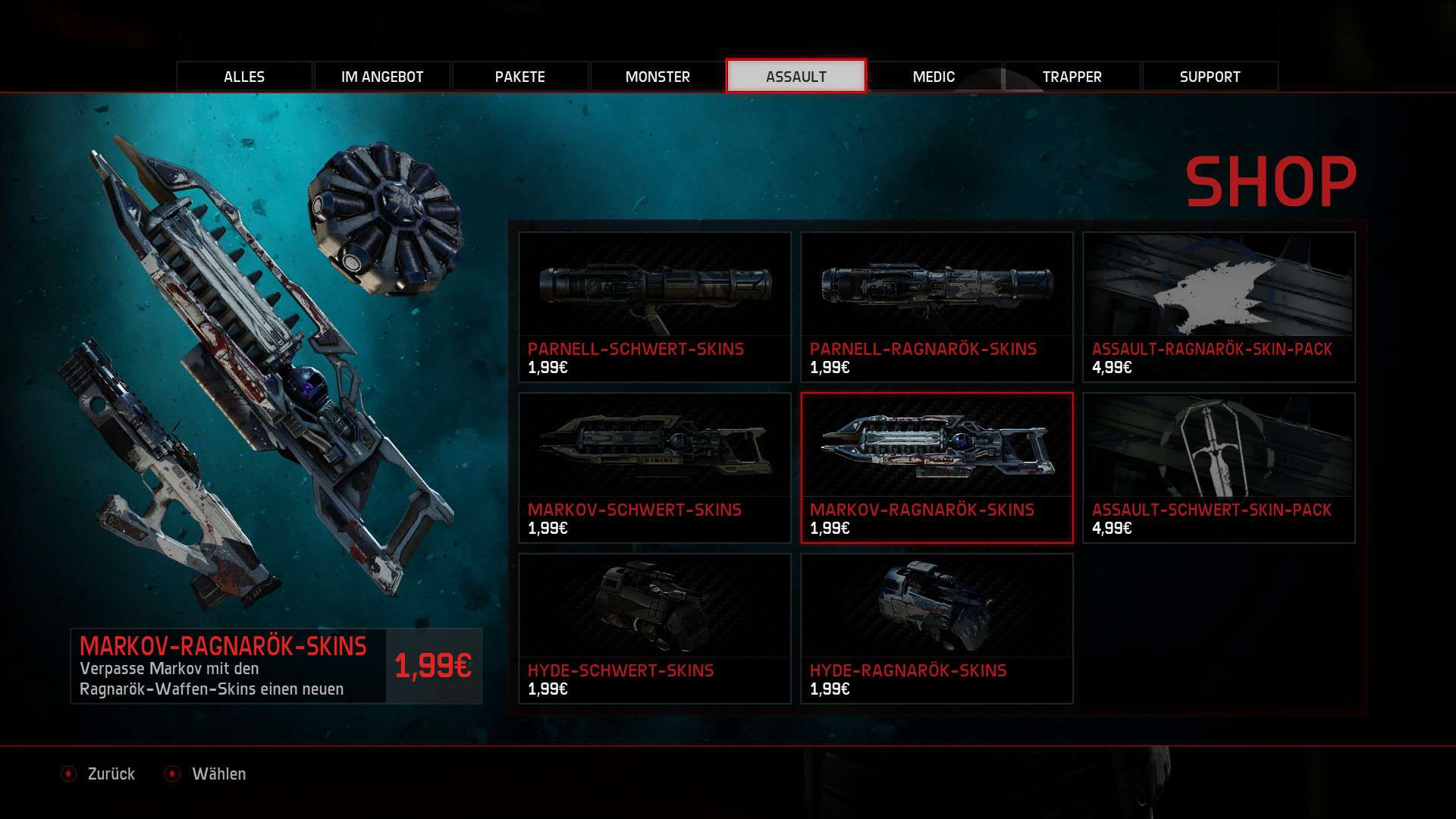The image size is (1456, 819).
Task: Show the Pakete category
Action: [x=520, y=77]
